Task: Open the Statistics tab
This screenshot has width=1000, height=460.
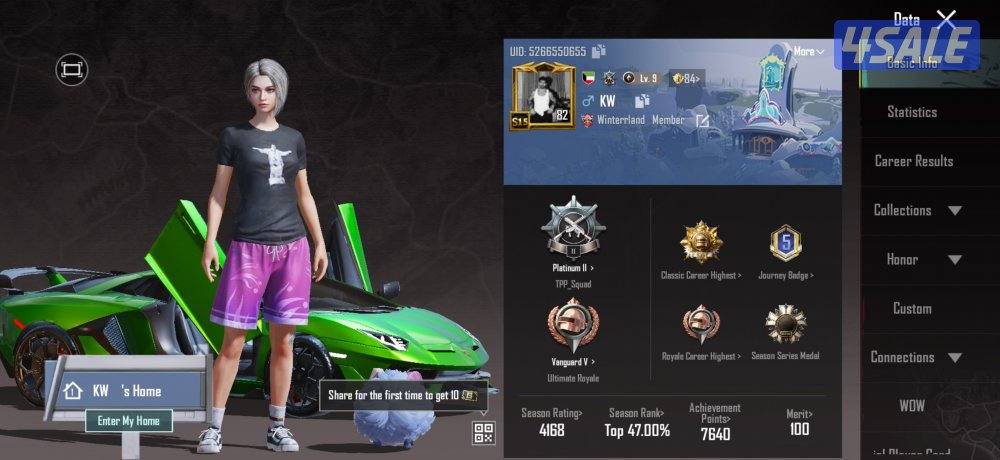Action: [x=911, y=112]
